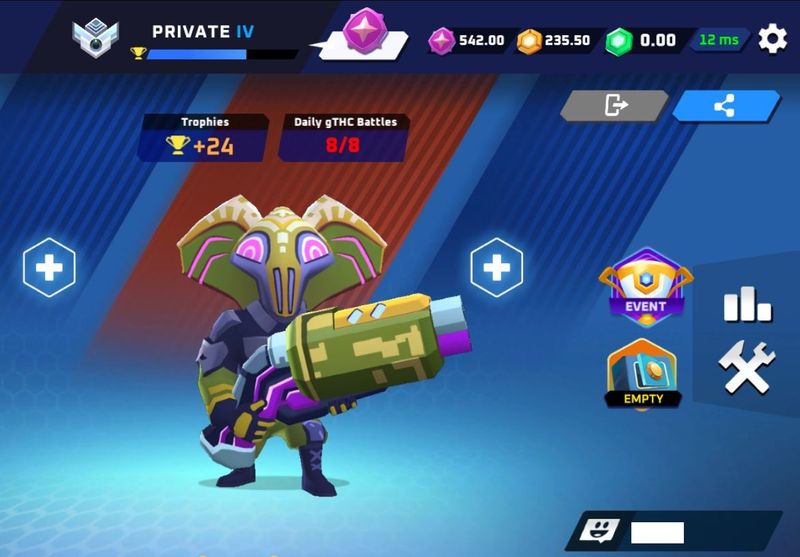800x557 pixels.
Task: Open the Empty chest slot
Action: (643, 374)
